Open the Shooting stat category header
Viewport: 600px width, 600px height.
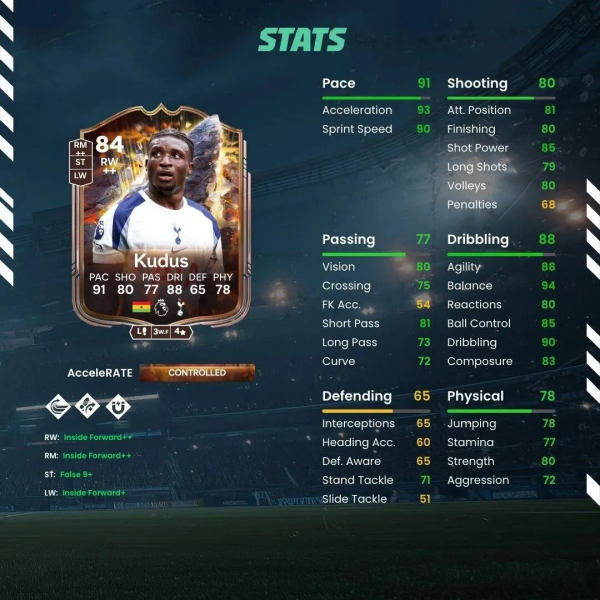[x=477, y=83]
